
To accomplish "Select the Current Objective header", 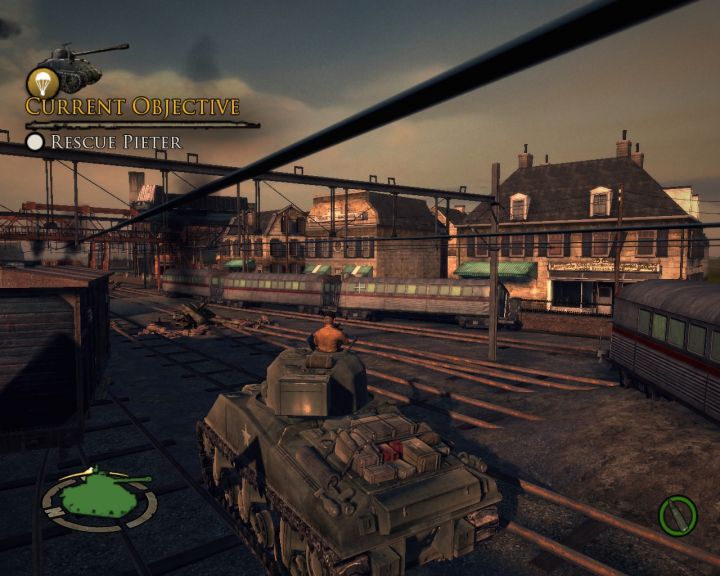I will (133, 107).
